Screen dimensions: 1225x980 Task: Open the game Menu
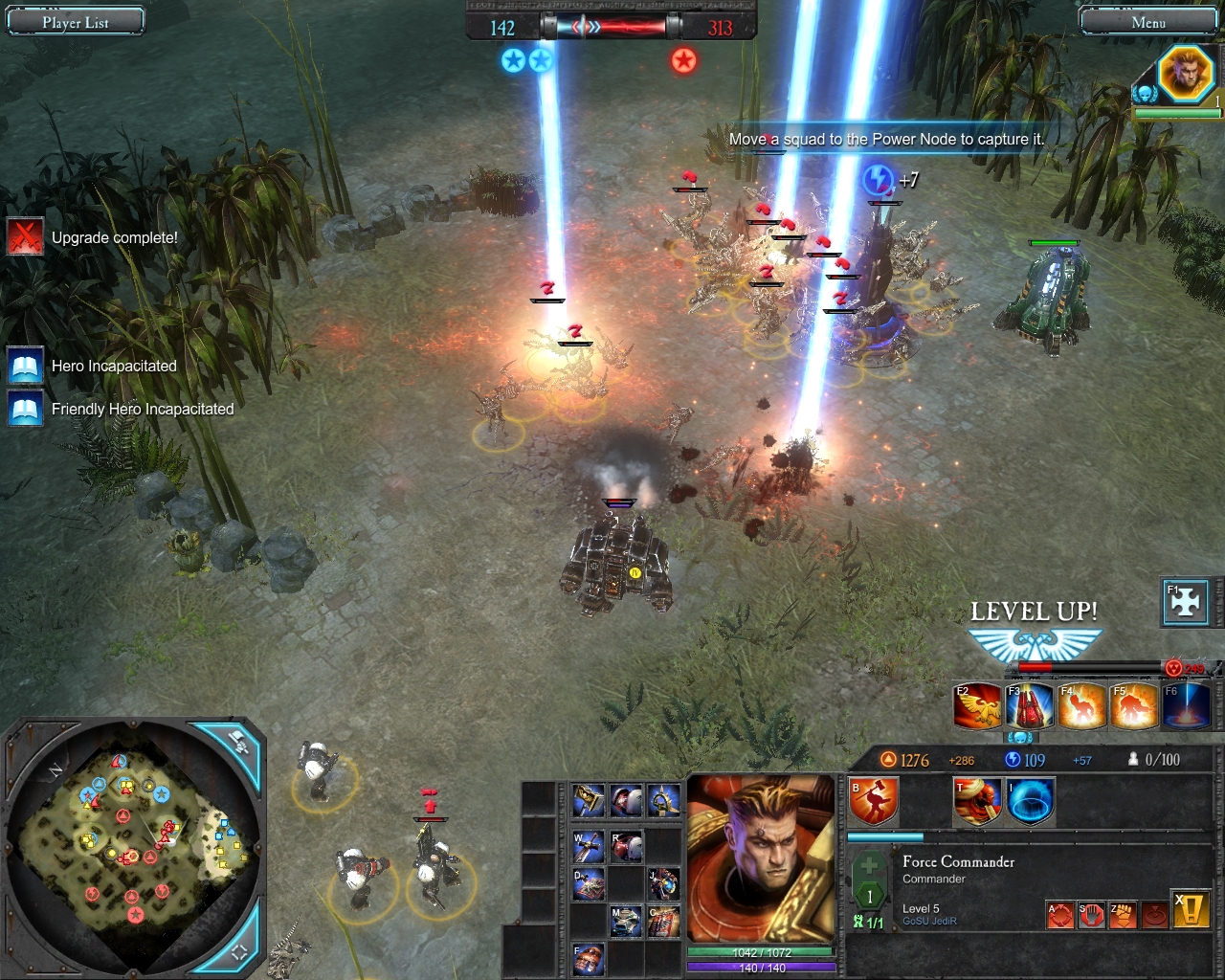pos(1147,21)
